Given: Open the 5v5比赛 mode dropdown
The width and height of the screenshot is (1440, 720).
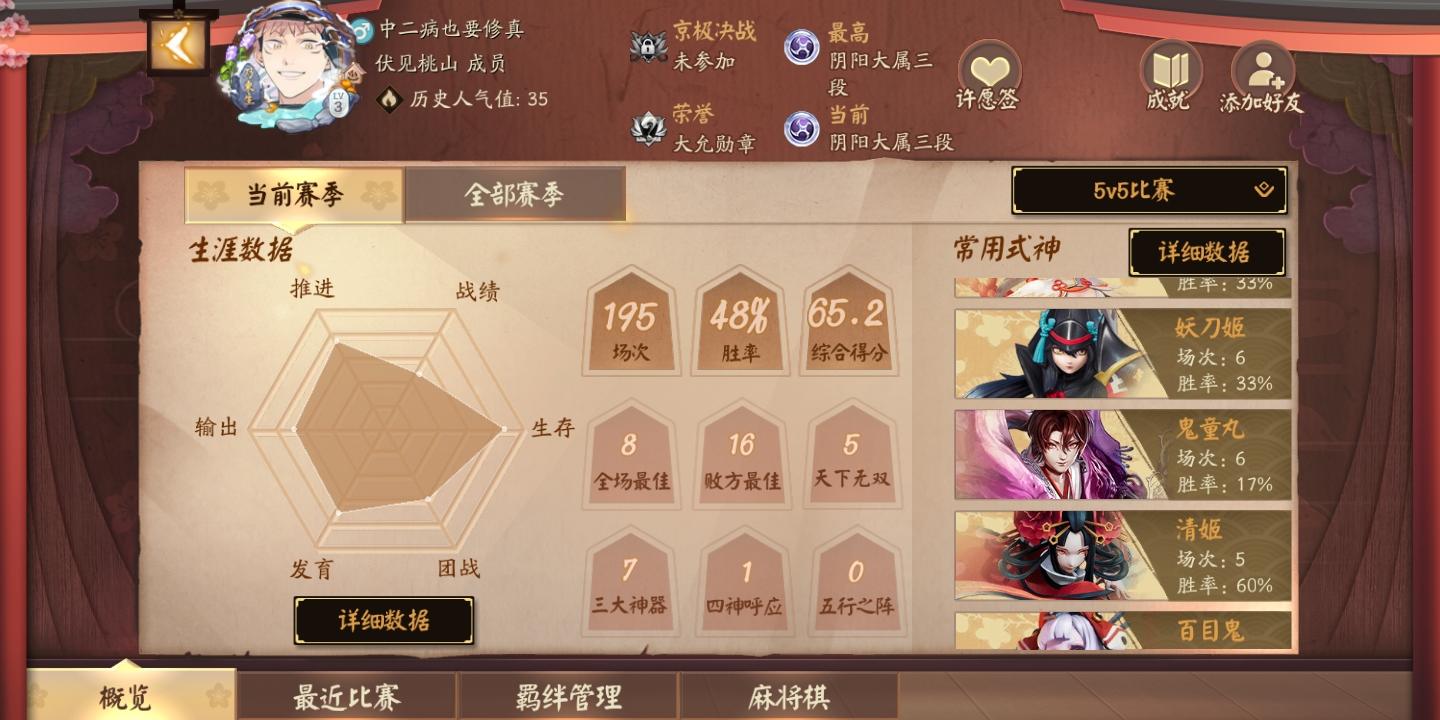Looking at the screenshot, I should click(x=1148, y=189).
